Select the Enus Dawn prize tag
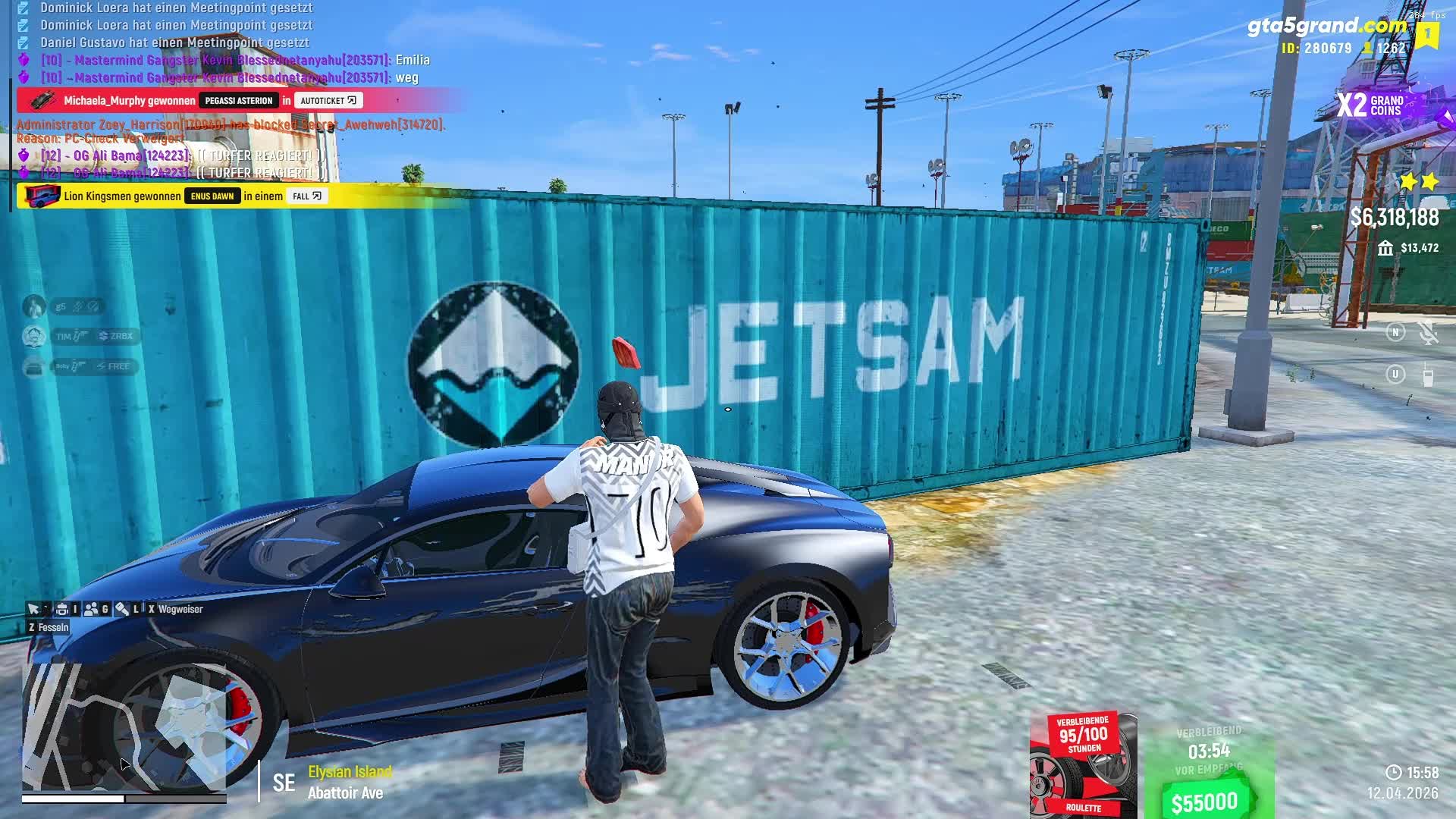 point(212,196)
